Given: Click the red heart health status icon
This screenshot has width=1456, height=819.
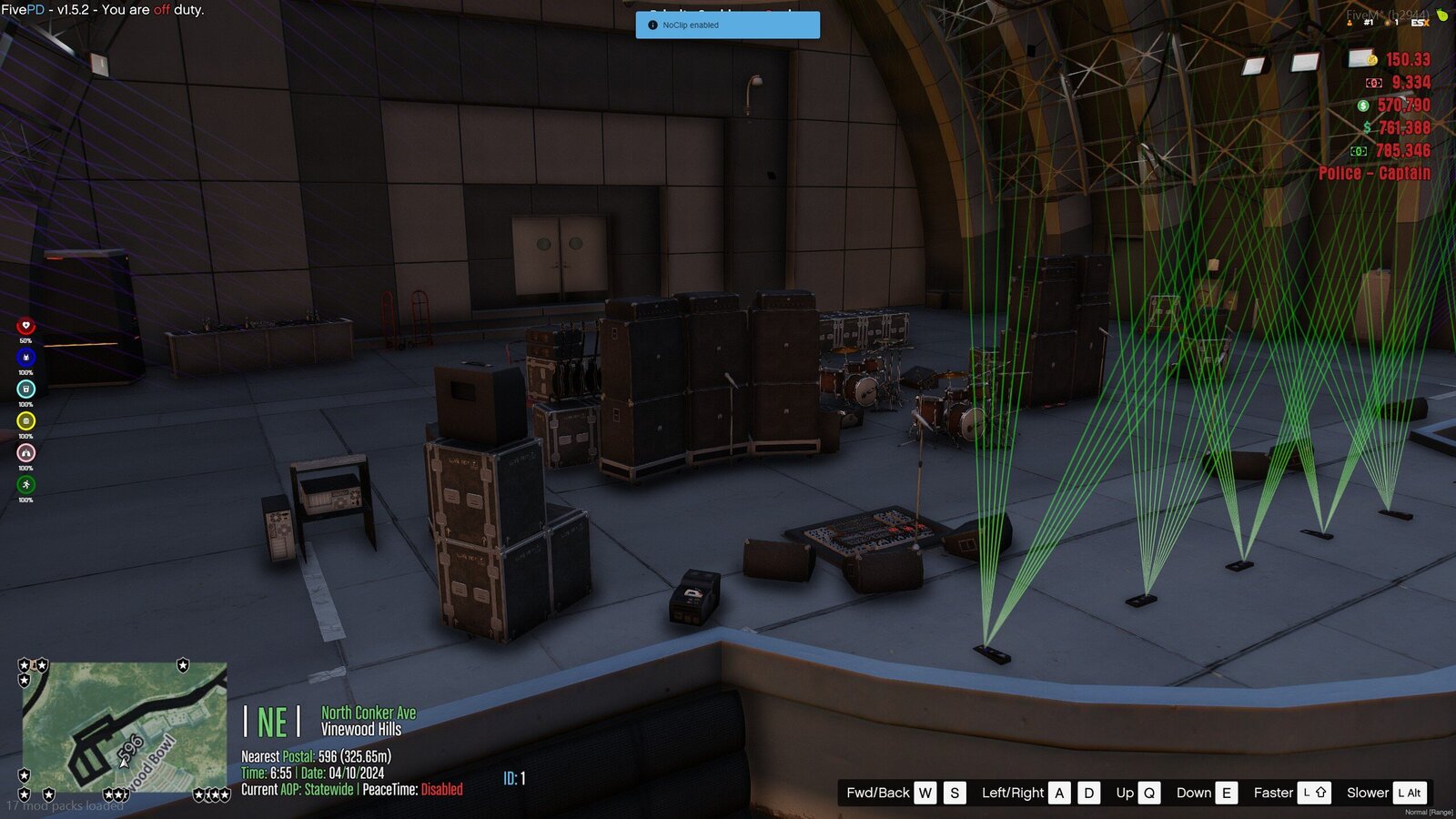Looking at the screenshot, I should 25,326.
